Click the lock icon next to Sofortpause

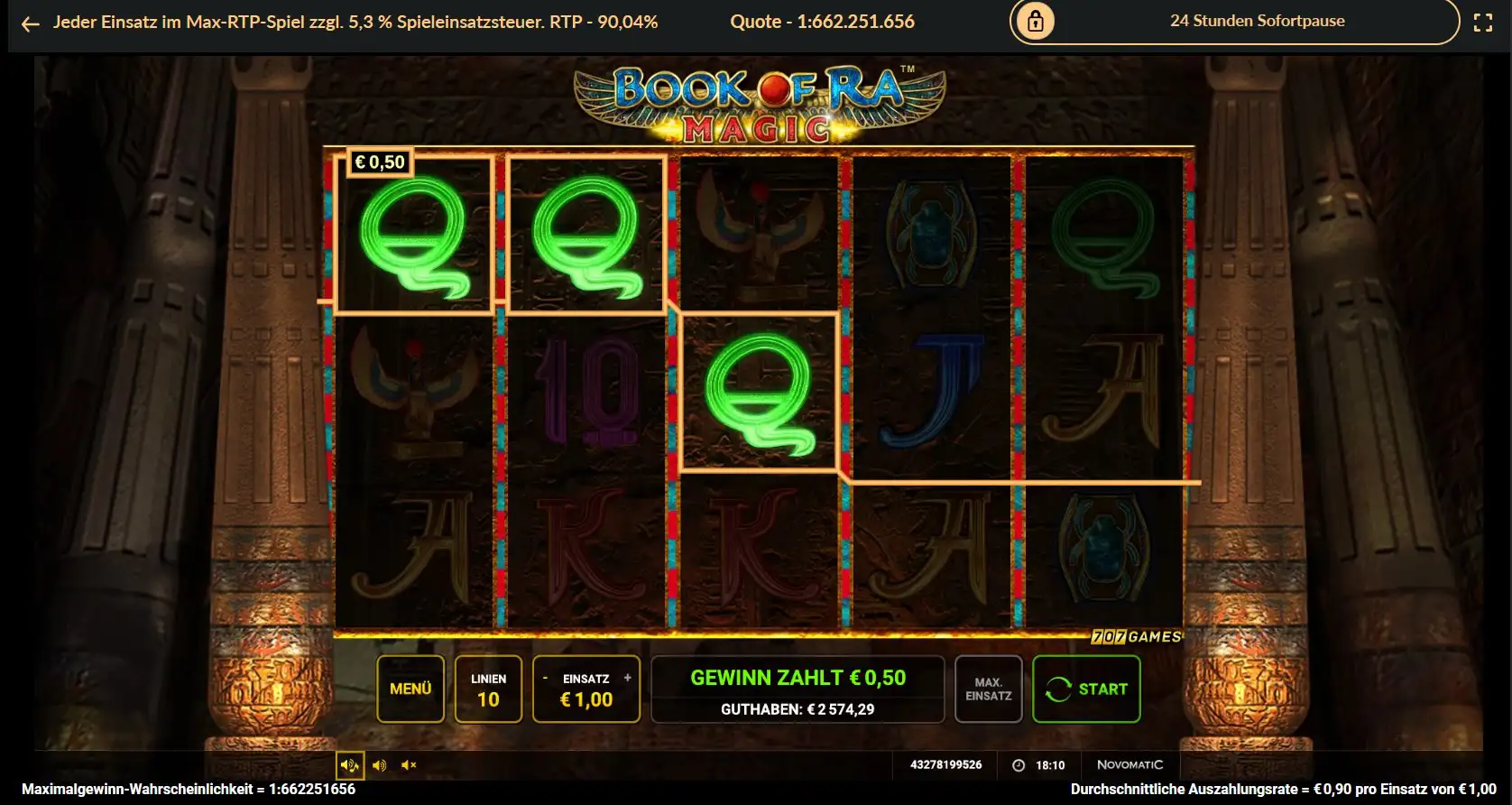point(1034,21)
